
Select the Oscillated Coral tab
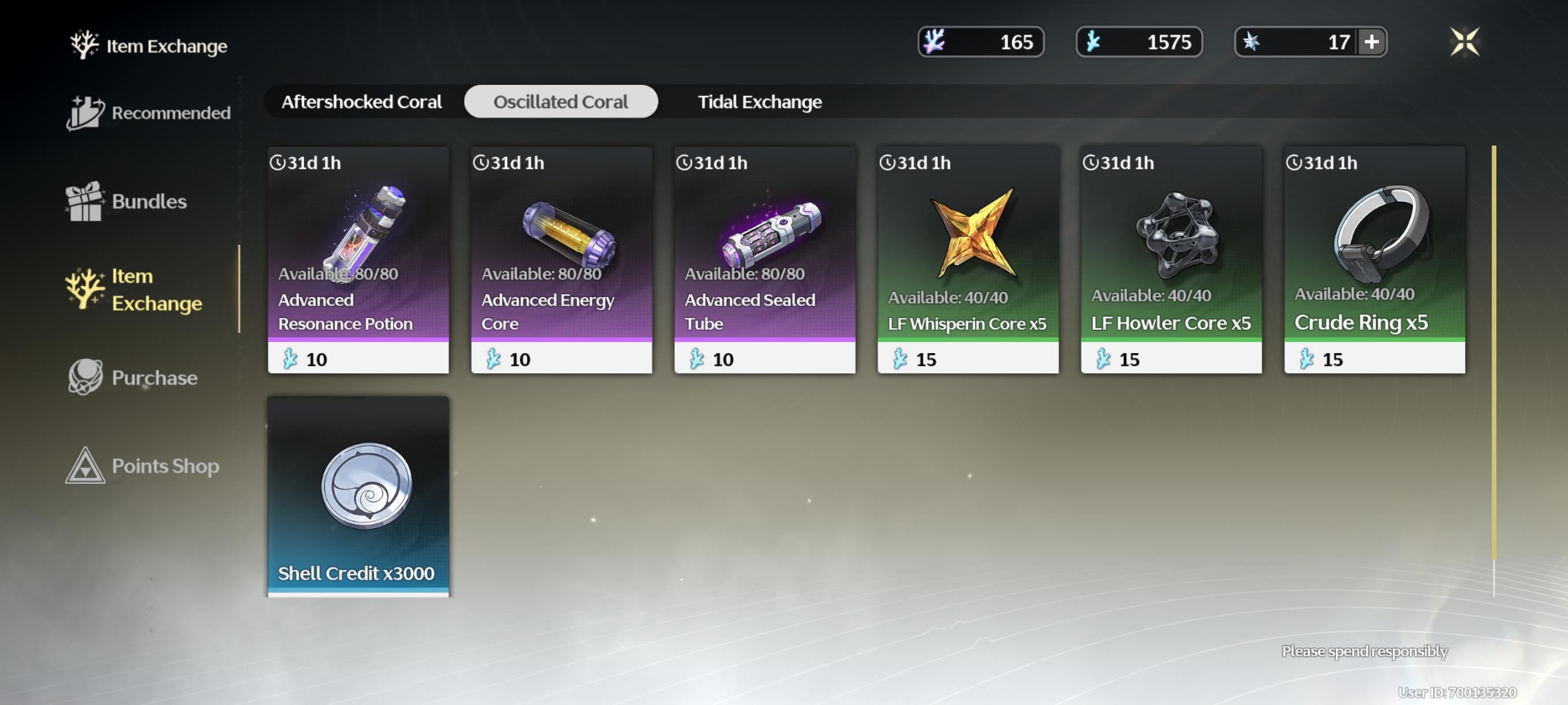pos(560,102)
